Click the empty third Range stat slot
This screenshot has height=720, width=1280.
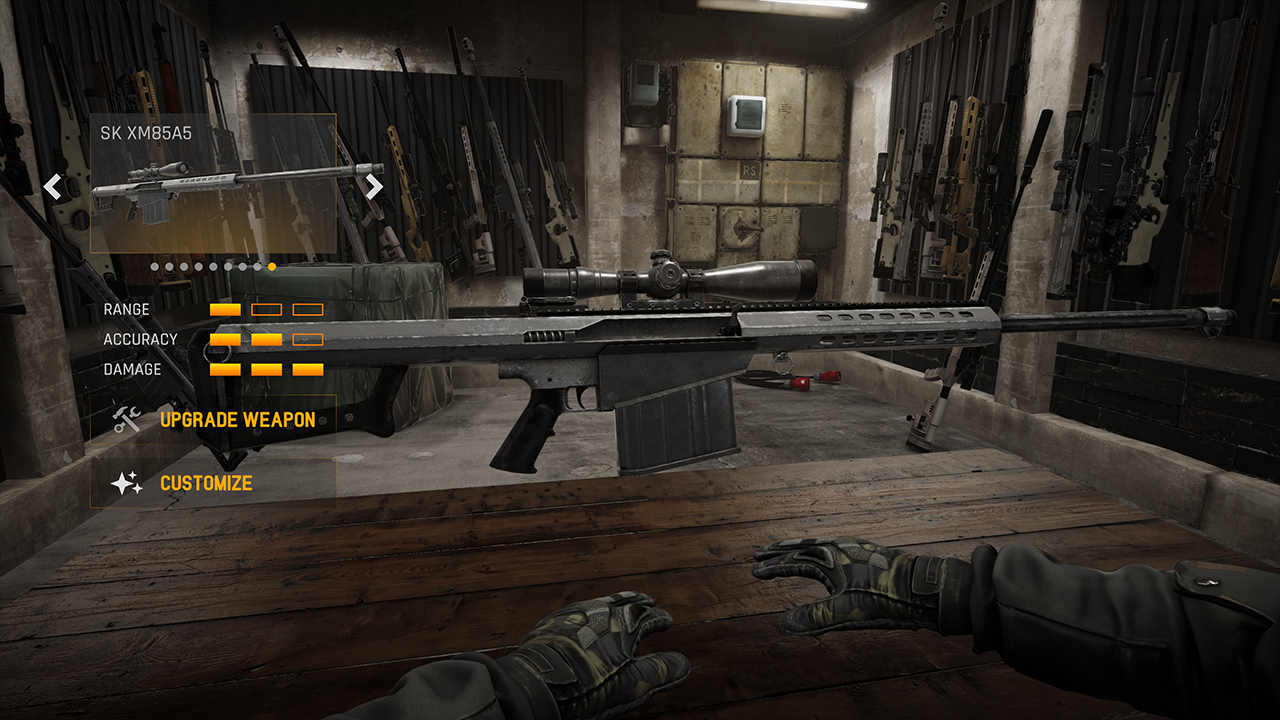[309, 309]
